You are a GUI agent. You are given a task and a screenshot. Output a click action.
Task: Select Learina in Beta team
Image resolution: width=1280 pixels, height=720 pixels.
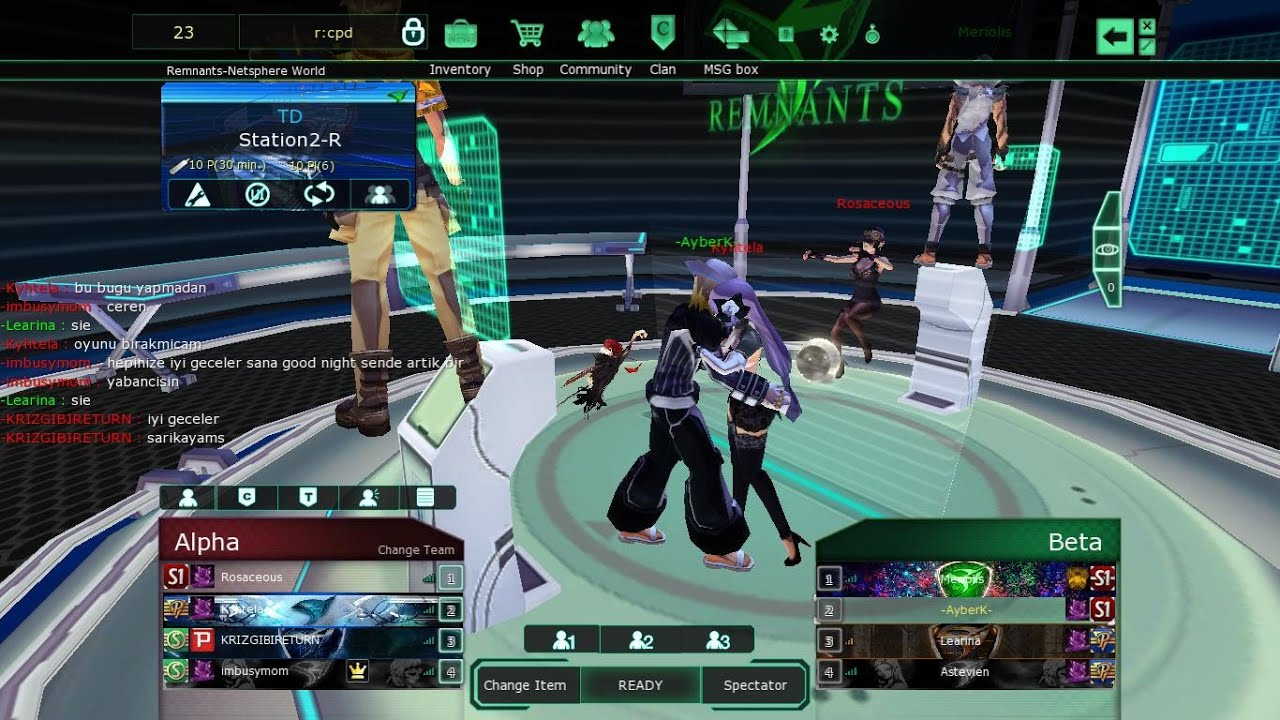coord(960,640)
